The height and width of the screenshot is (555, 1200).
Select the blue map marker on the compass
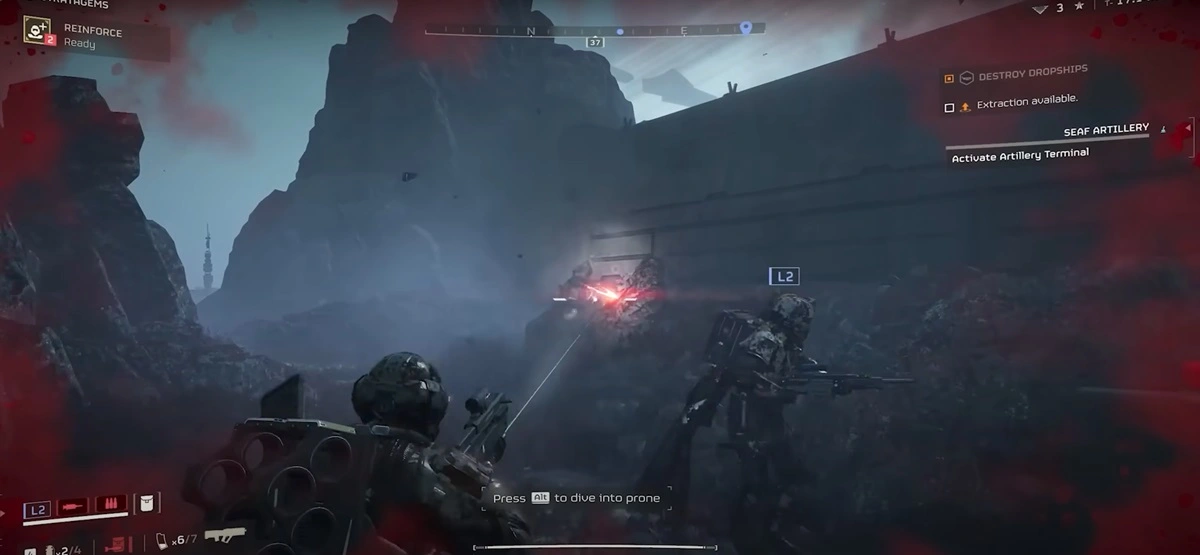[x=745, y=28]
